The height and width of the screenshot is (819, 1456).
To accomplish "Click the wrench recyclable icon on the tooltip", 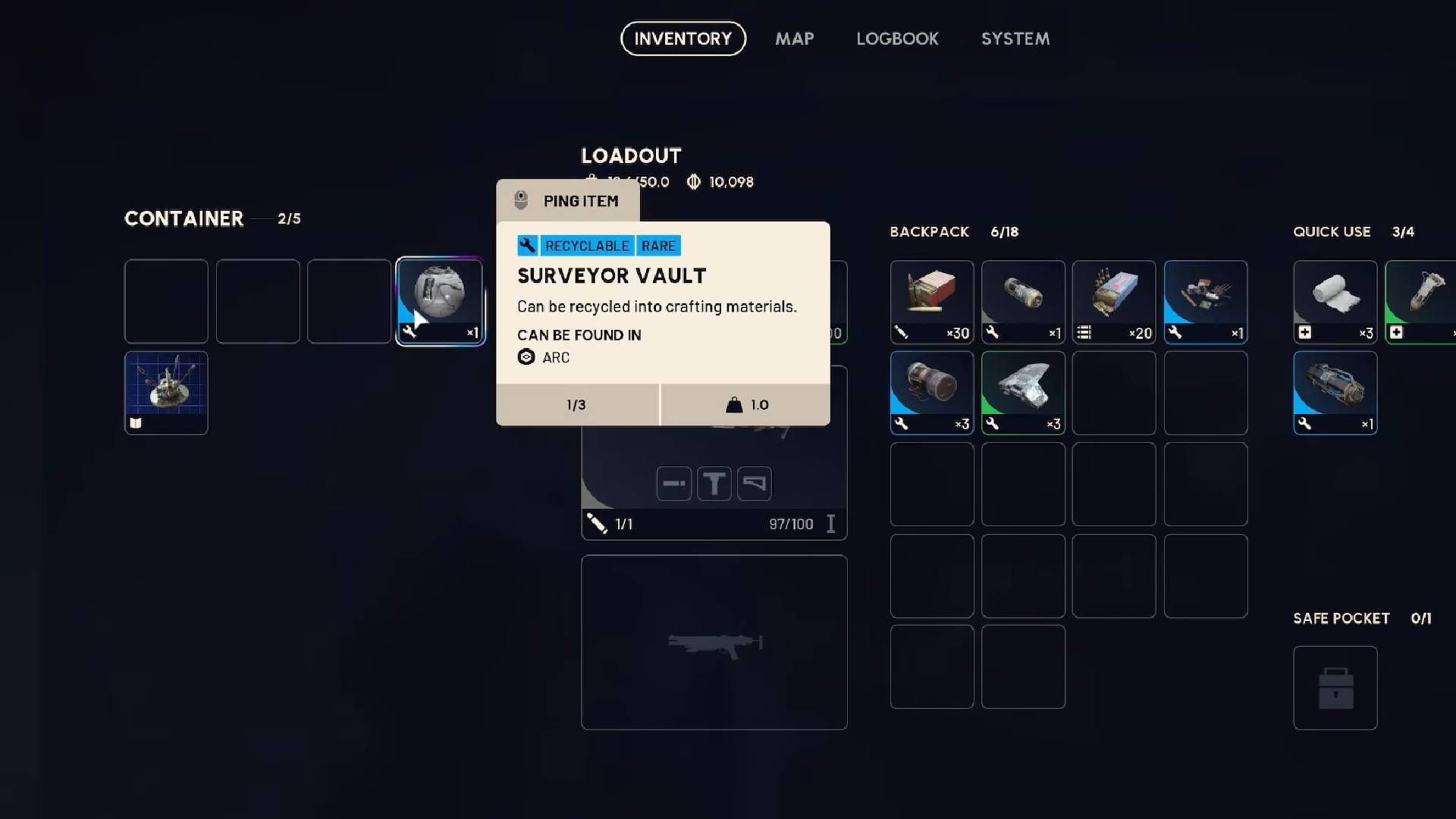I will (529, 245).
